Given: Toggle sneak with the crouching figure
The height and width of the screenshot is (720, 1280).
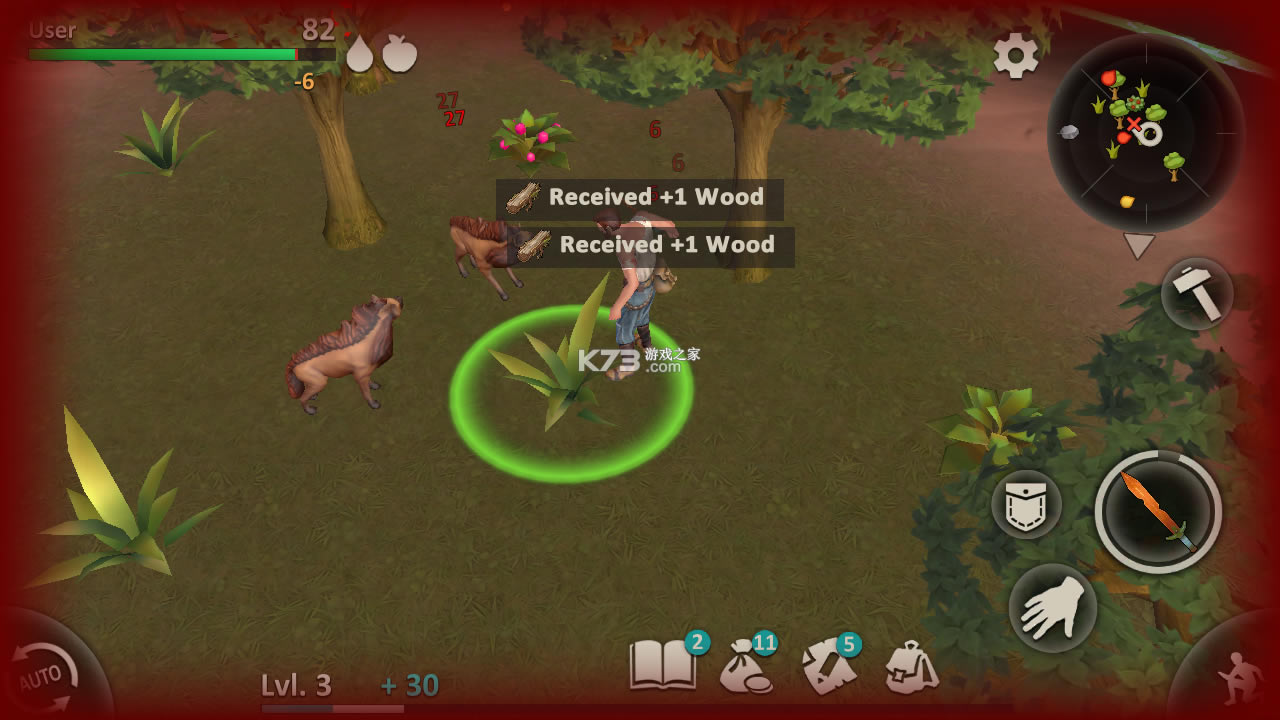Looking at the screenshot, I should 1236,675.
